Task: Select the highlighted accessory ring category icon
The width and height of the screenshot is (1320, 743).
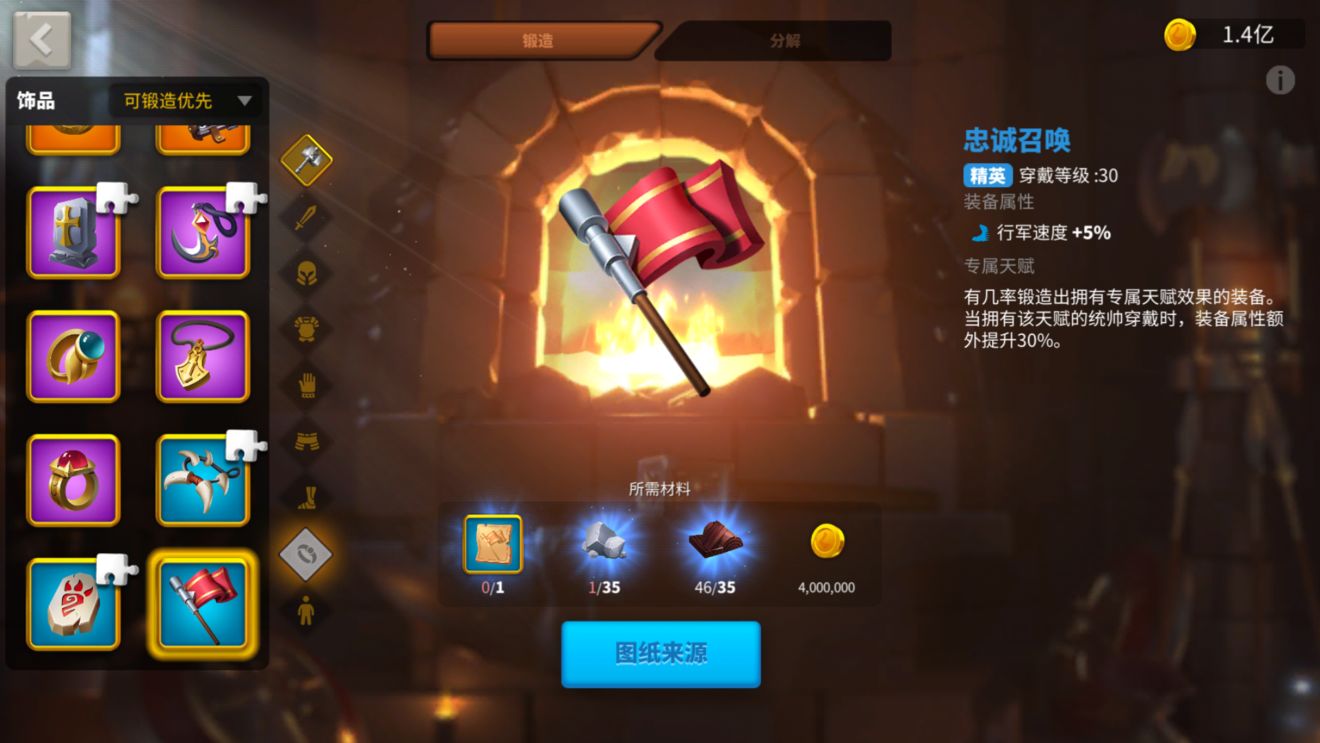Action: click(x=307, y=552)
